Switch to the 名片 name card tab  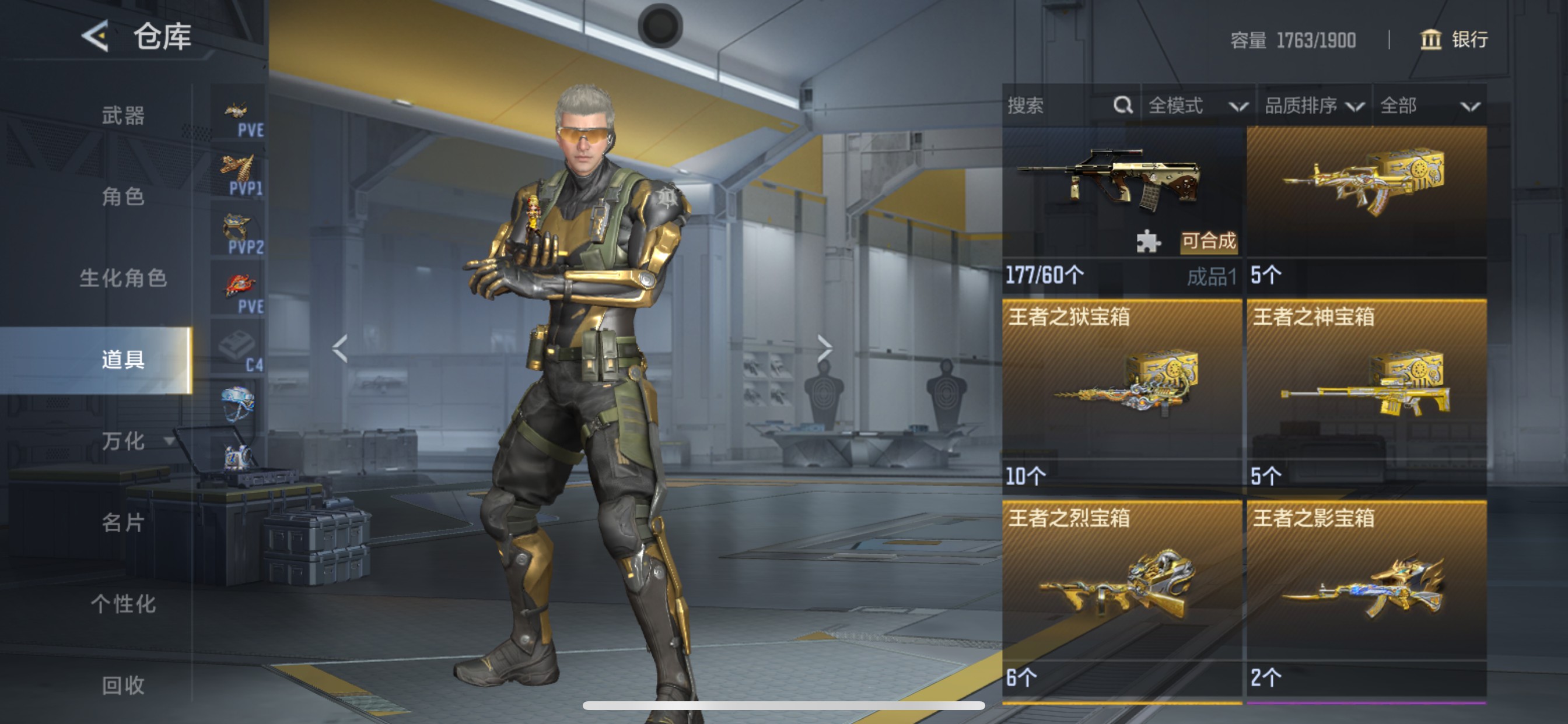(x=123, y=522)
